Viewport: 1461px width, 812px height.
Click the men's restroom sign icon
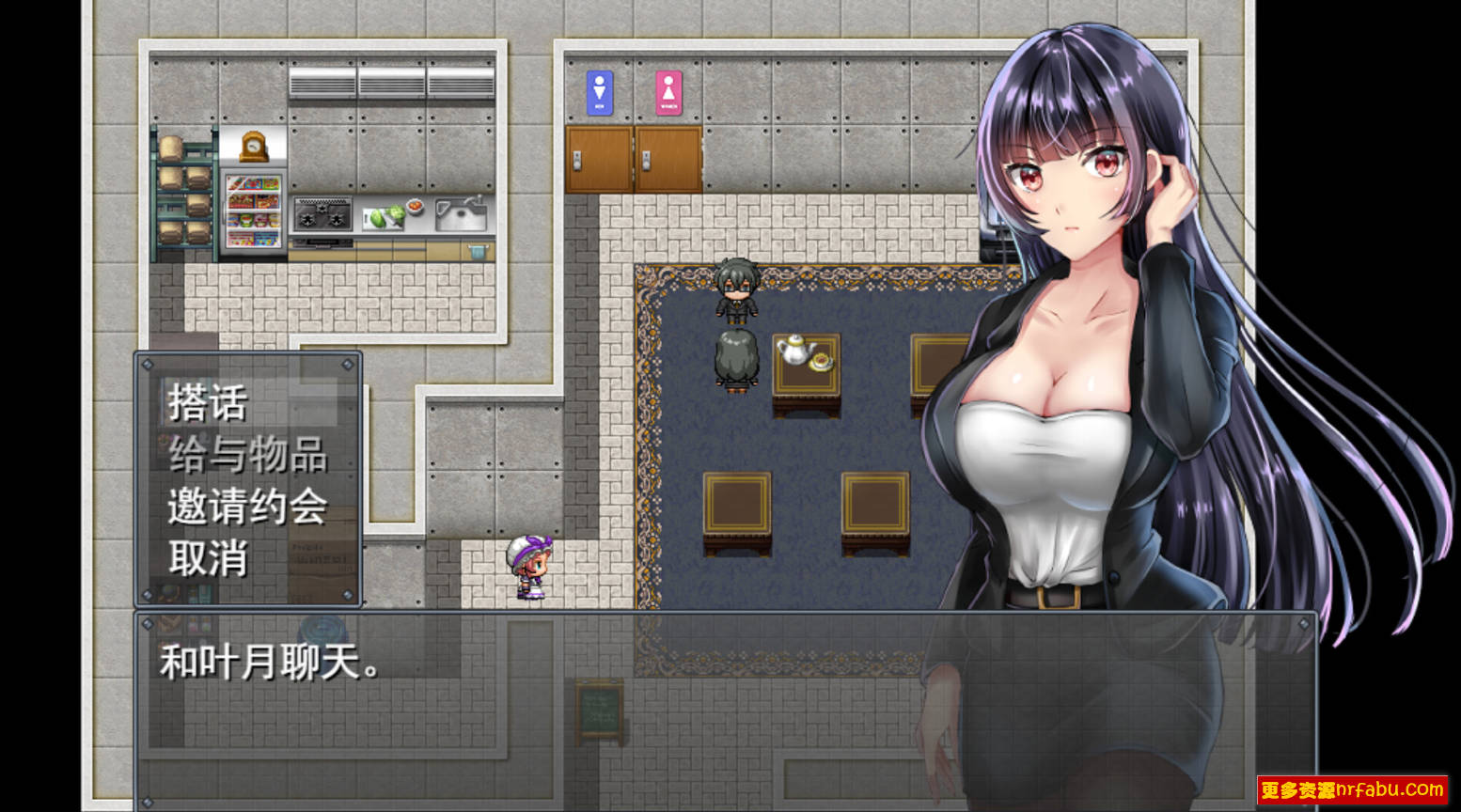[x=599, y=91]
